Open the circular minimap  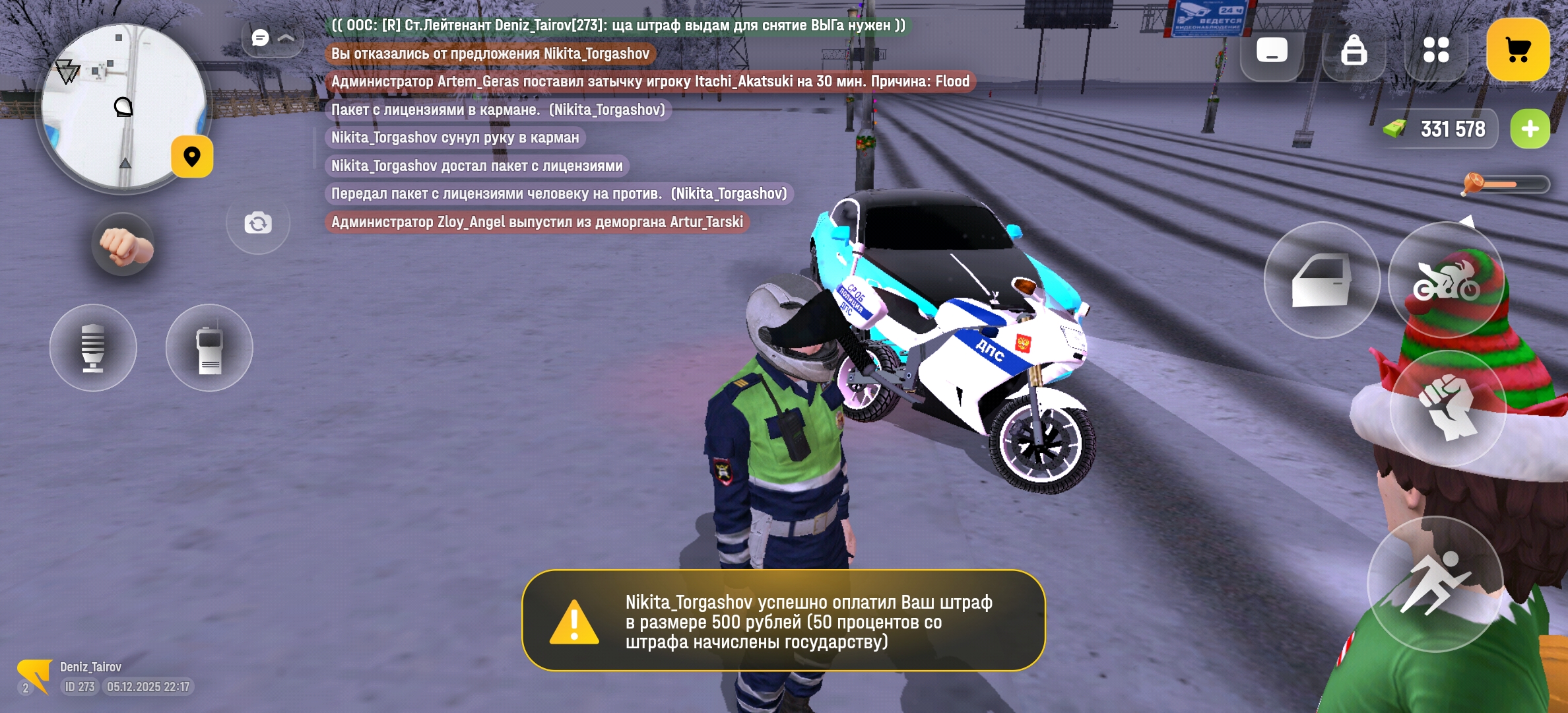click(123, 107)
